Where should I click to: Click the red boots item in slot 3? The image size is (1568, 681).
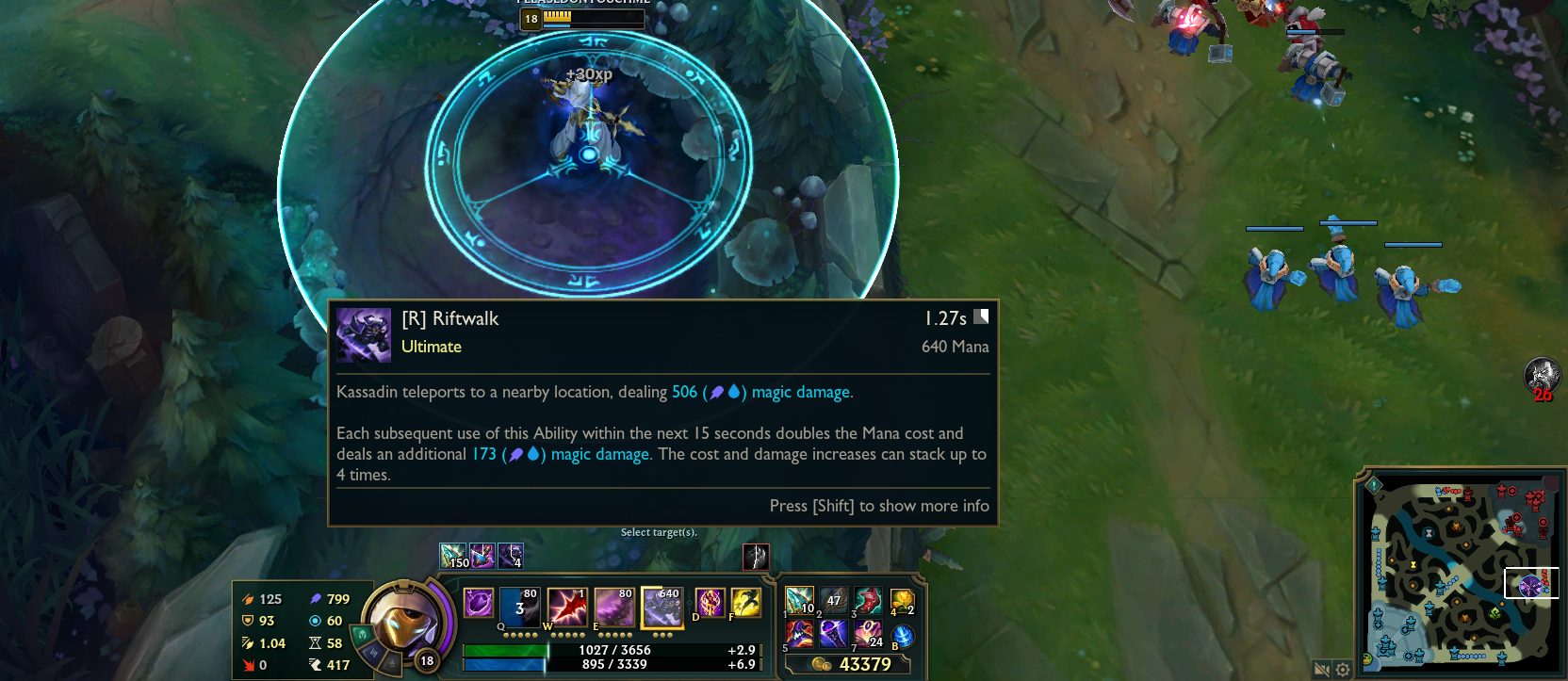click(x=870, y=600)
